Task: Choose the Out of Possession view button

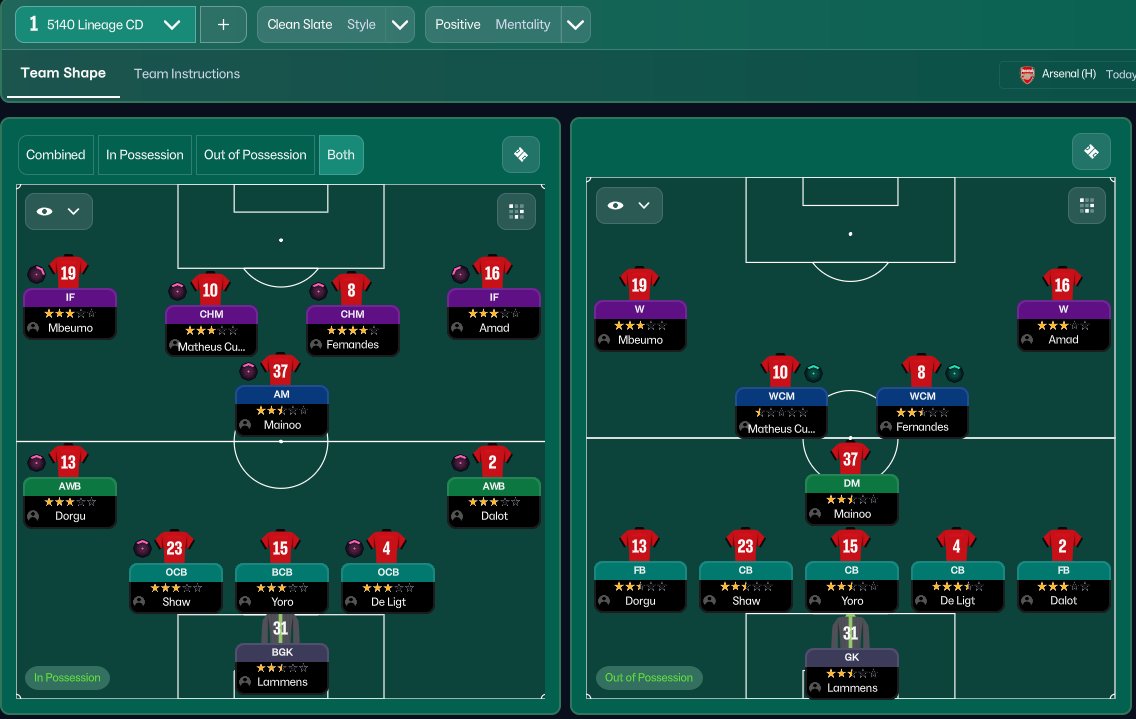Action: point(255,155)
